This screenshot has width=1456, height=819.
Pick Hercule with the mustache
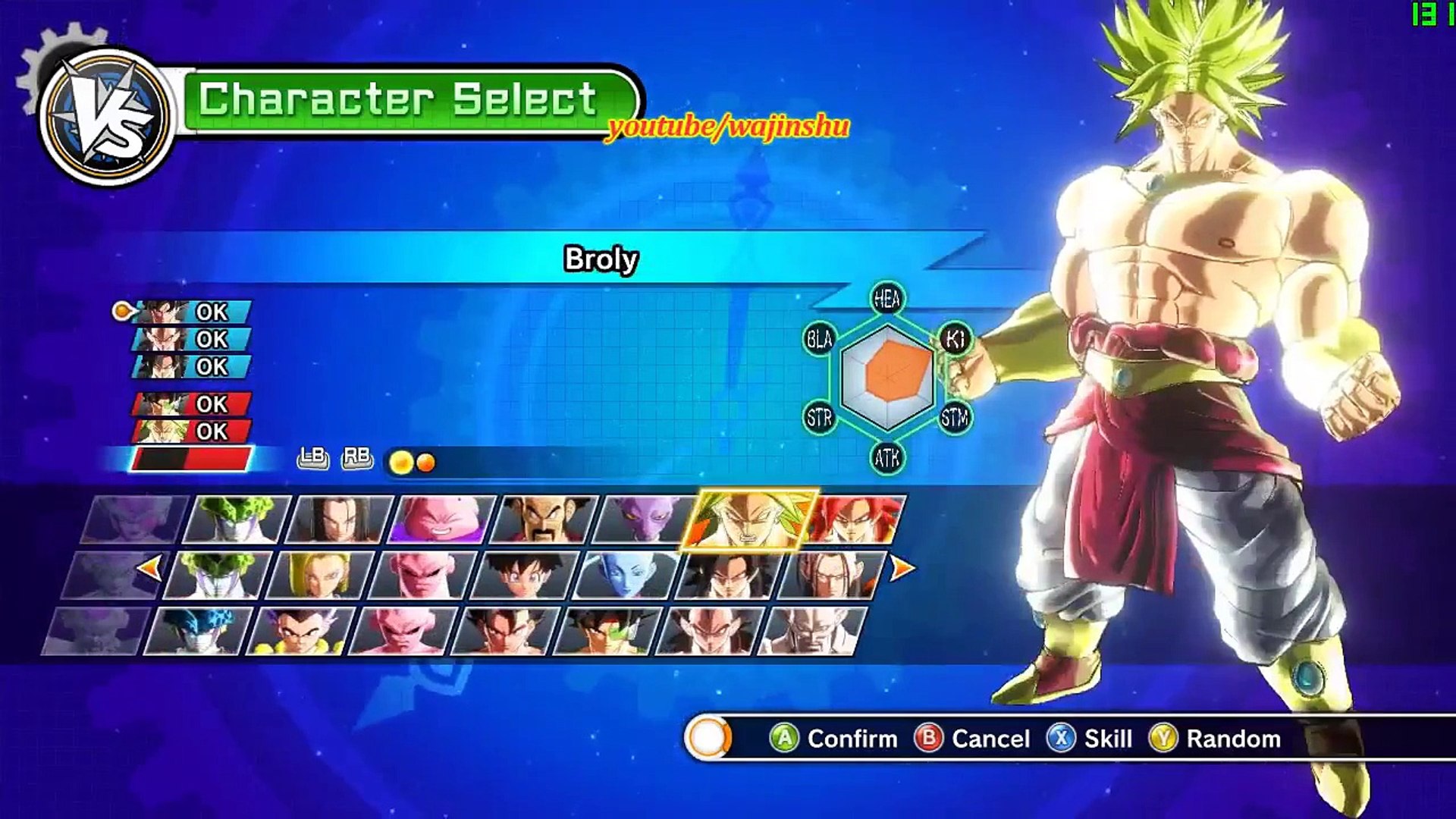(x=544, y=519)
